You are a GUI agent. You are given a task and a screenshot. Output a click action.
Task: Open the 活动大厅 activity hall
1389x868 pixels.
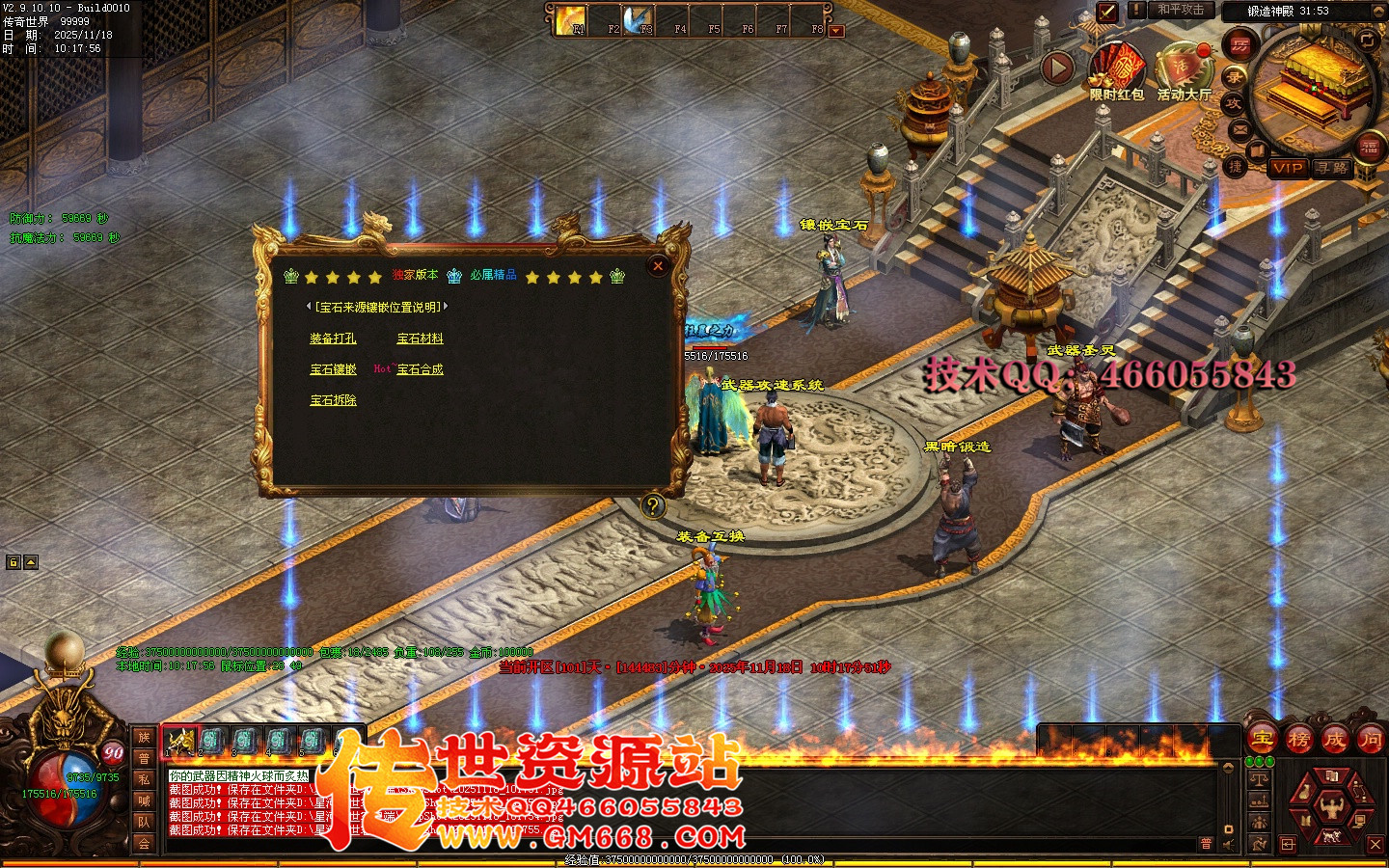(x=1183, y=72)
